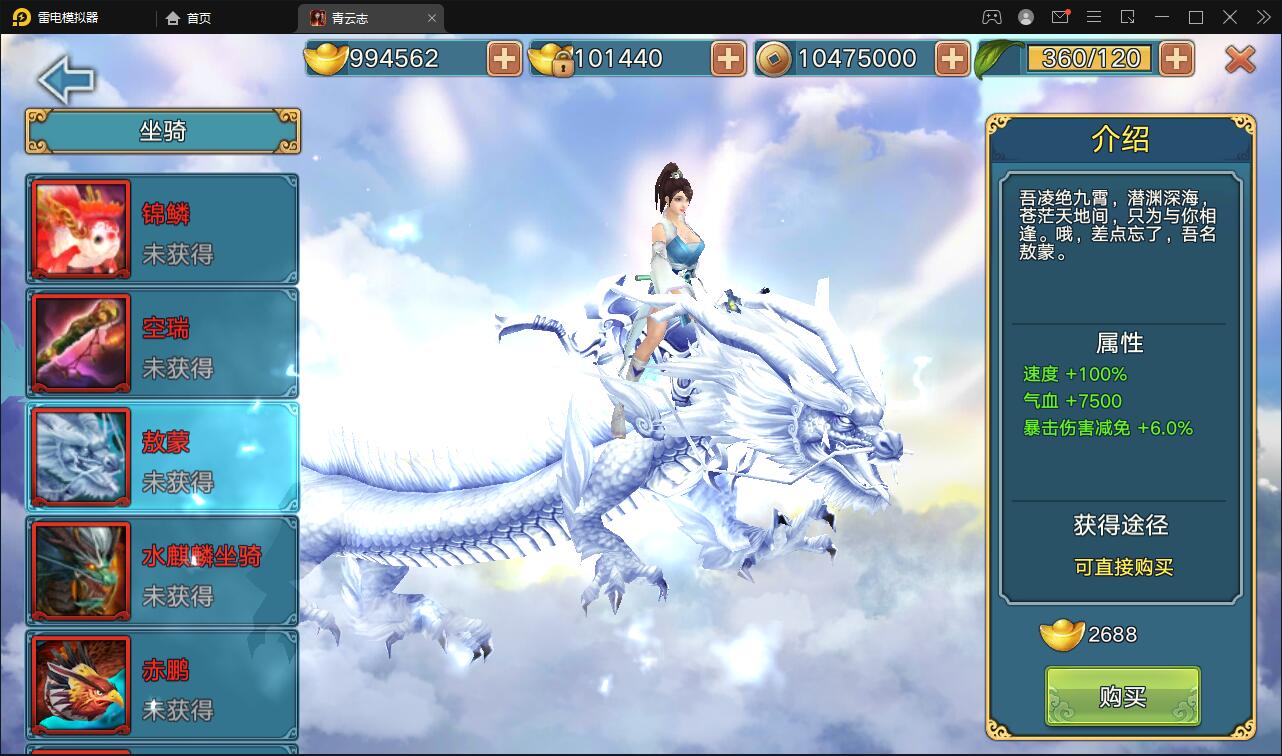Close the 青云志 emulator tab
The height and width of the screenshot is (756, 1282).
432,18
